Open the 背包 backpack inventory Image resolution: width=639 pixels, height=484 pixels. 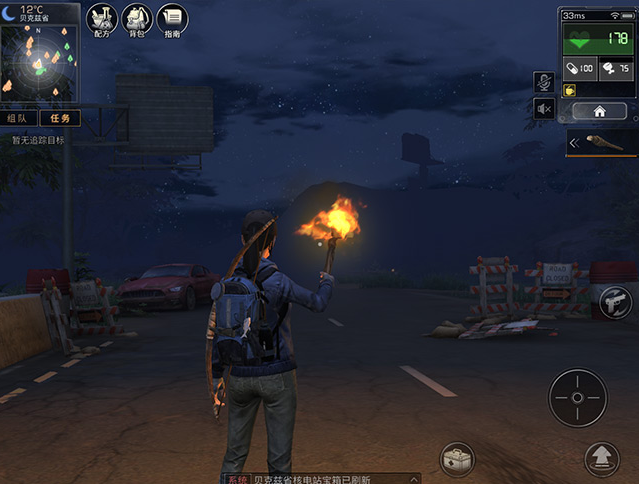[136, 18]
